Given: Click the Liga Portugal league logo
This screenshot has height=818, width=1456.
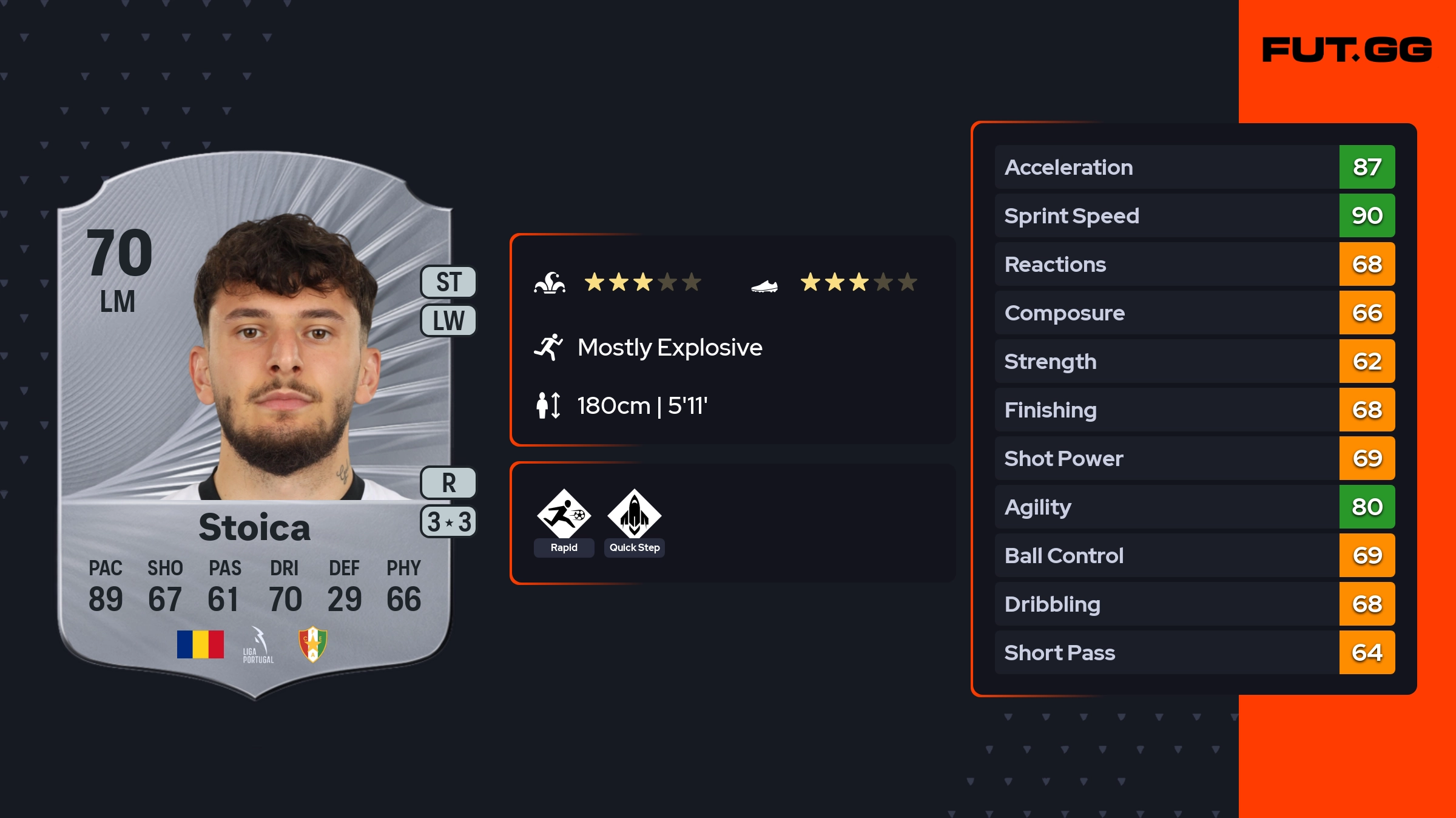Looking at the screenshot, I should [258, 645].
